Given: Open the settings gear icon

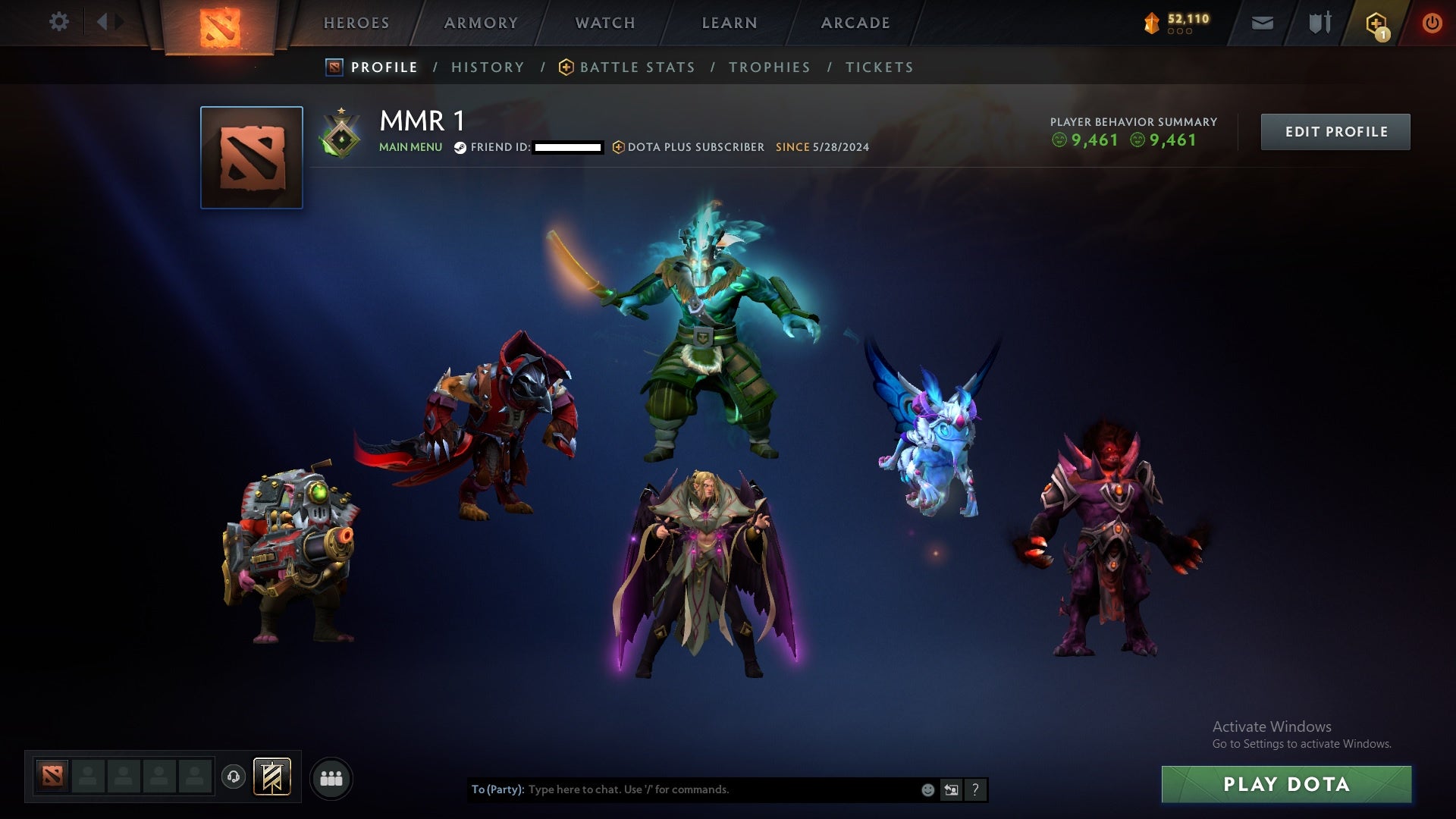Looking at the screenshot, I should [x=59, y=22].
